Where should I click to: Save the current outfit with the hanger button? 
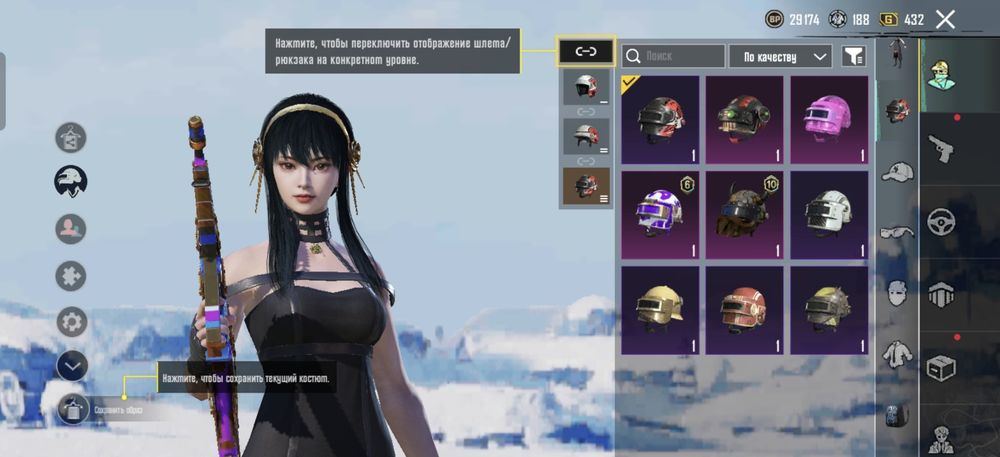coord(73,409)
